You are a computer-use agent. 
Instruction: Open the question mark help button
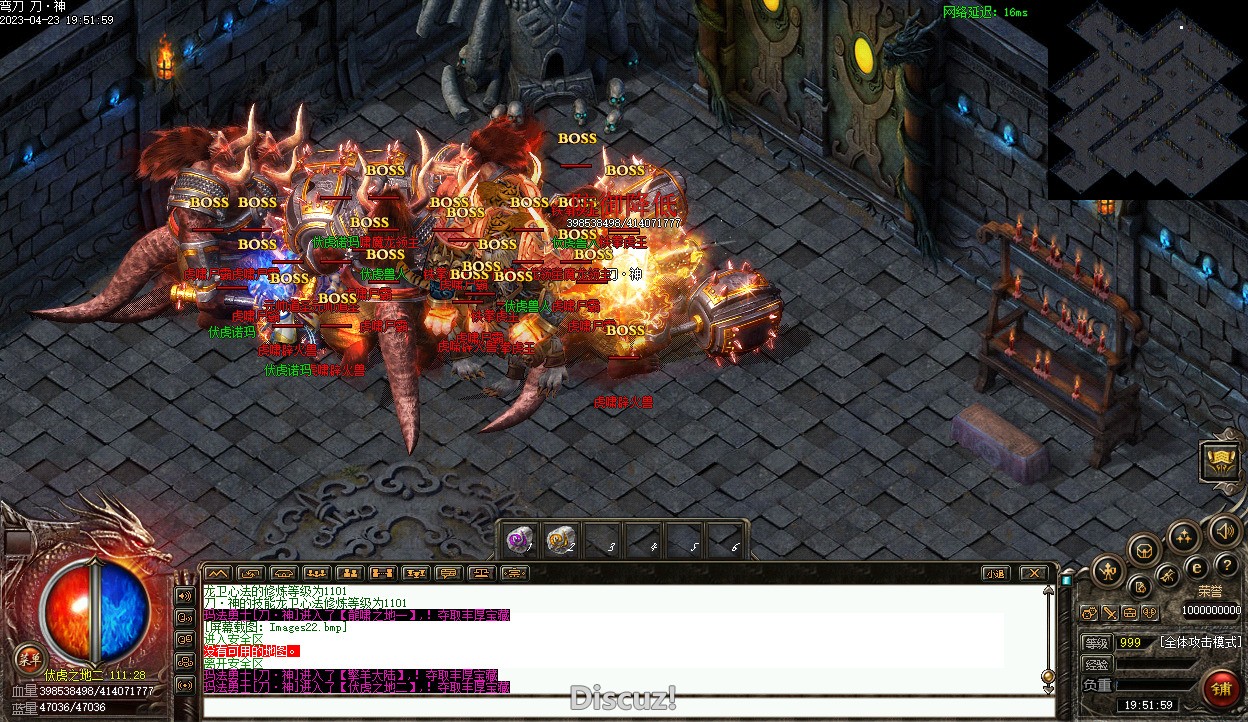point(1226,566)
